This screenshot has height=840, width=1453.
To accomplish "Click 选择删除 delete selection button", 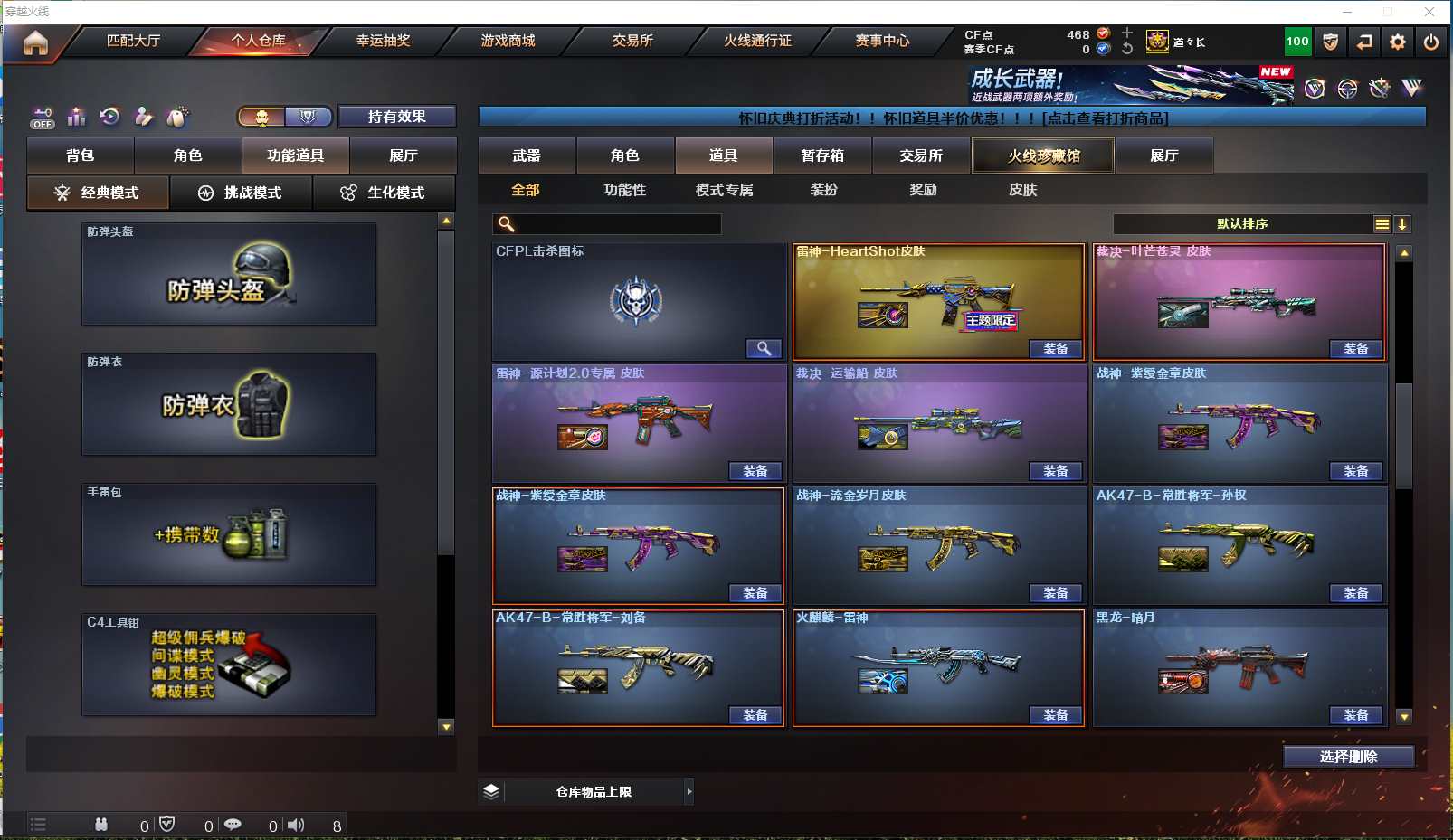I will click(1348, 757).
